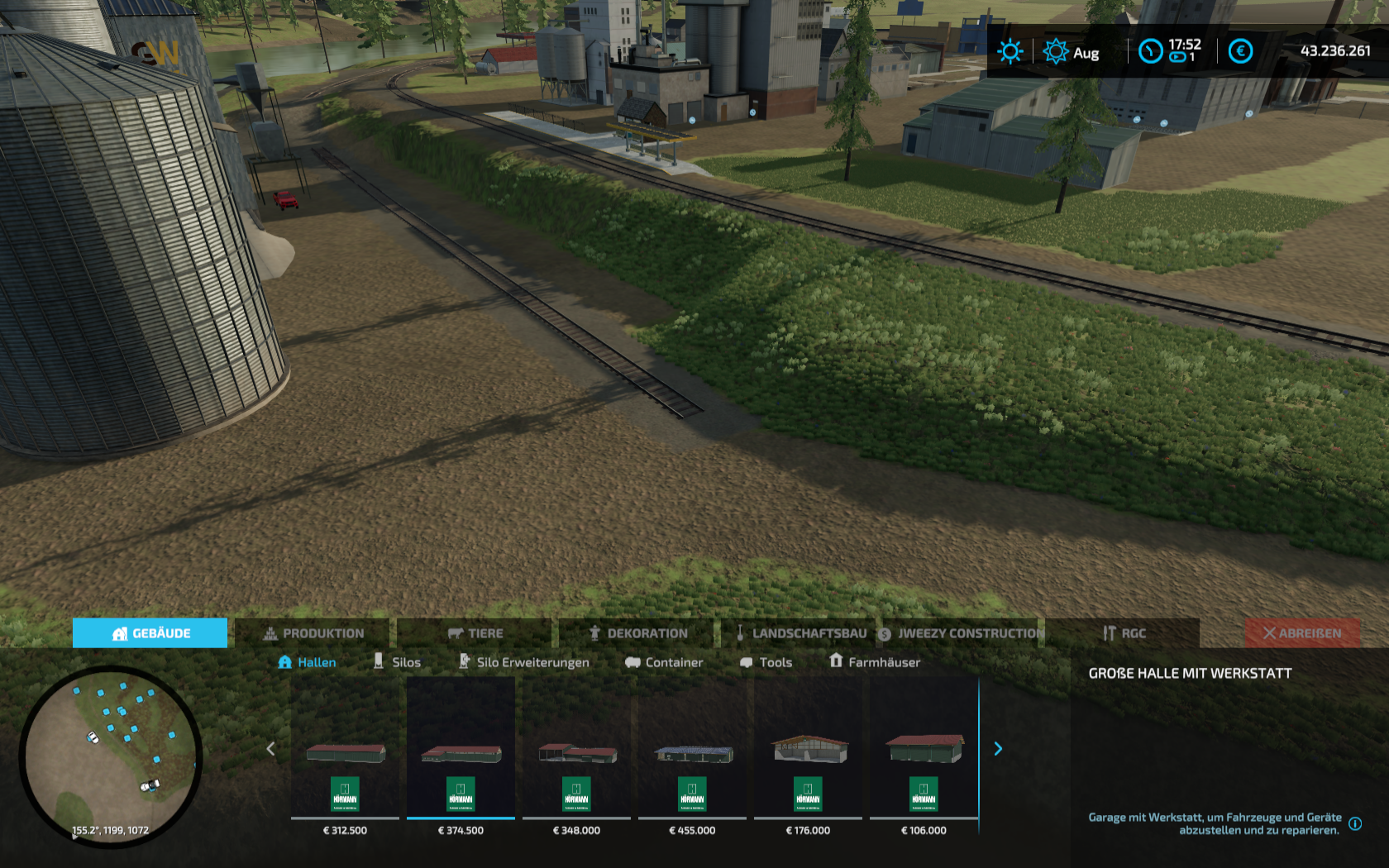Select the € 106.000 shed item
Screen dimensions: 1389x868
pyautogui.click(x=924, y=756)
